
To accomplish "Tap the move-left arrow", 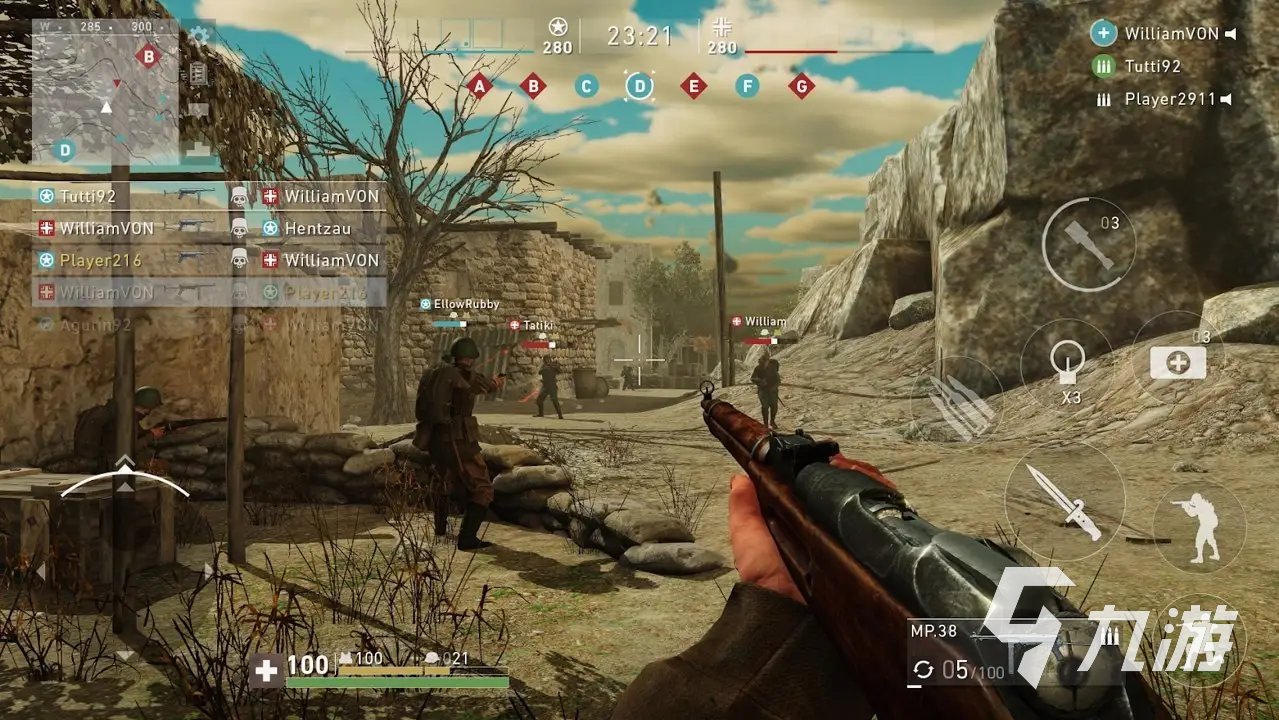I will (x=41, y=571).
